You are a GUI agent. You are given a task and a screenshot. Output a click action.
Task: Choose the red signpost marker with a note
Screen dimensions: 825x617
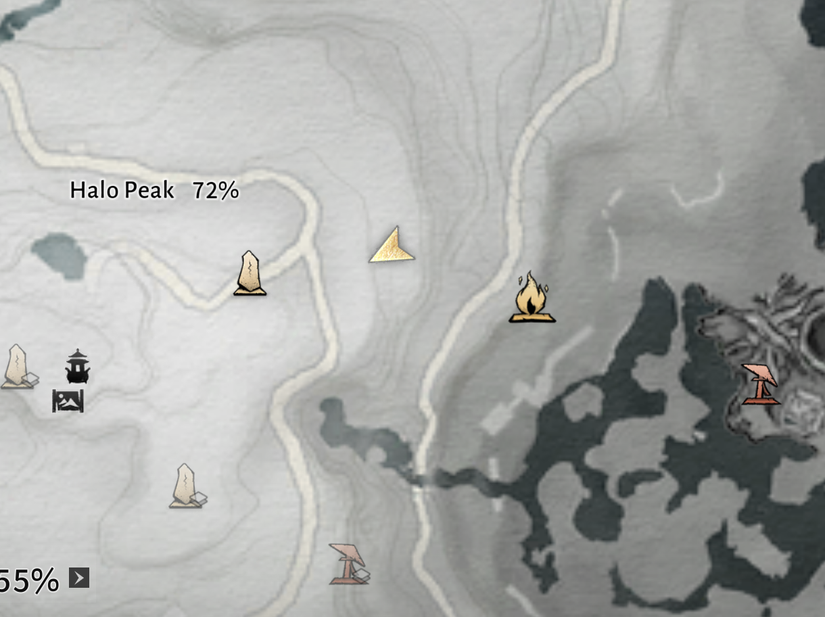click(x=348, y=563)
